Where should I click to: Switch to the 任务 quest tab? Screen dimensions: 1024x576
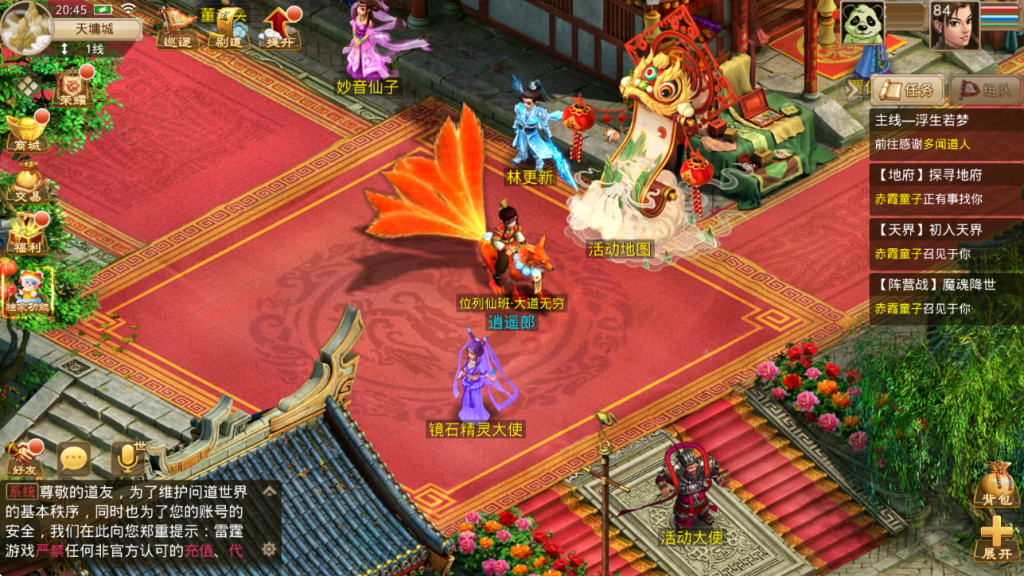pos(908,89)
